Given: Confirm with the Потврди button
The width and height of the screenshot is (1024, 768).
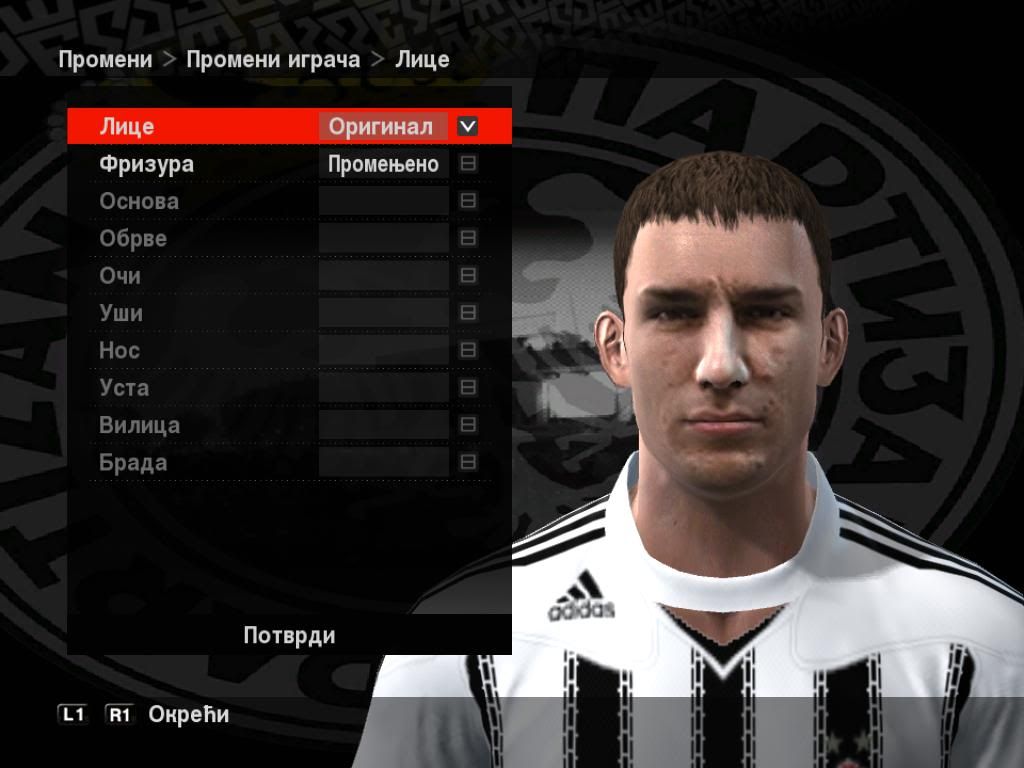Looking at the screenshot, I should pos(289,636).
